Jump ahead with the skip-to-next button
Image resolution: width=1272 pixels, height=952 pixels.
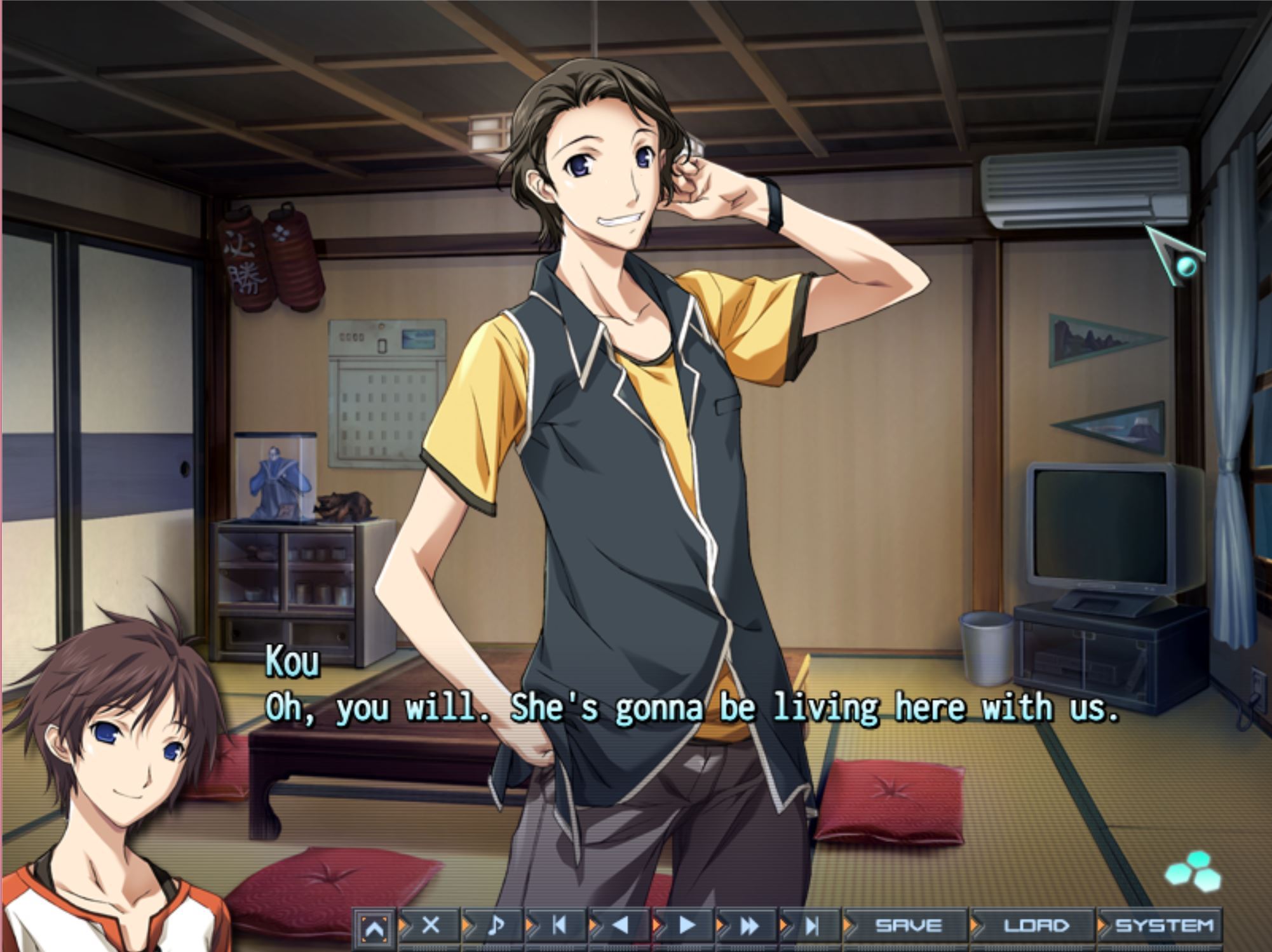(812, 925)
